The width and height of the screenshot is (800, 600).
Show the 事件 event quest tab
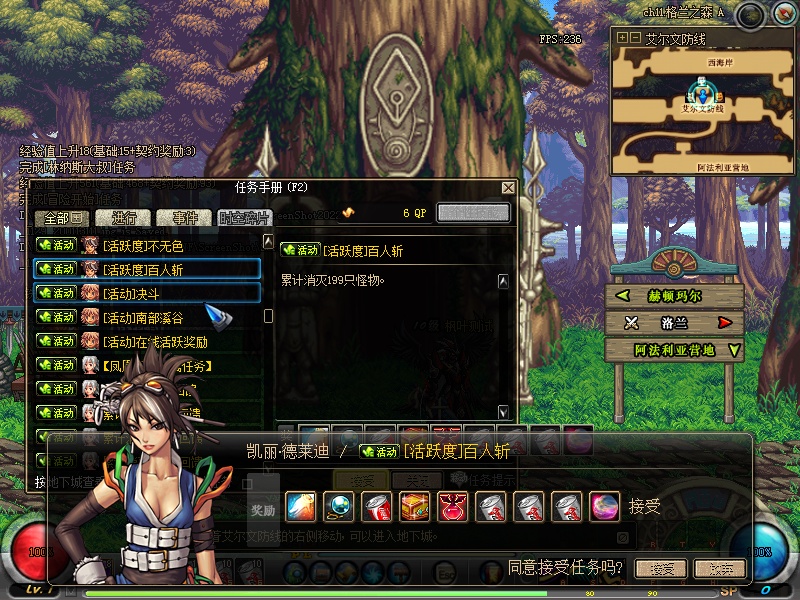click(185, 218)
